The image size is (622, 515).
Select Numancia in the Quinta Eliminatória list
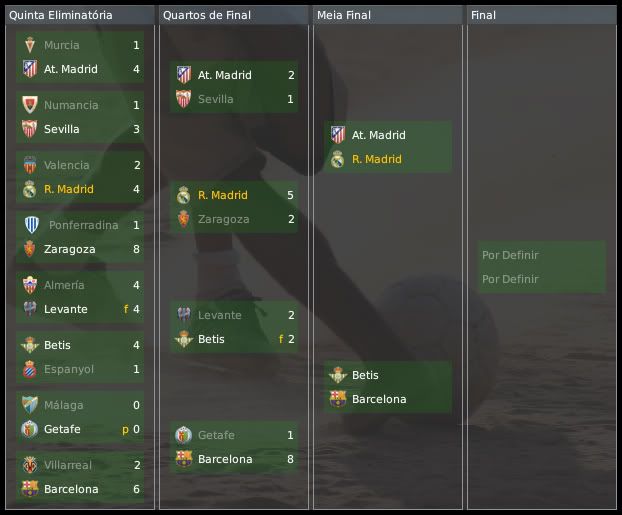click(71, 105)
